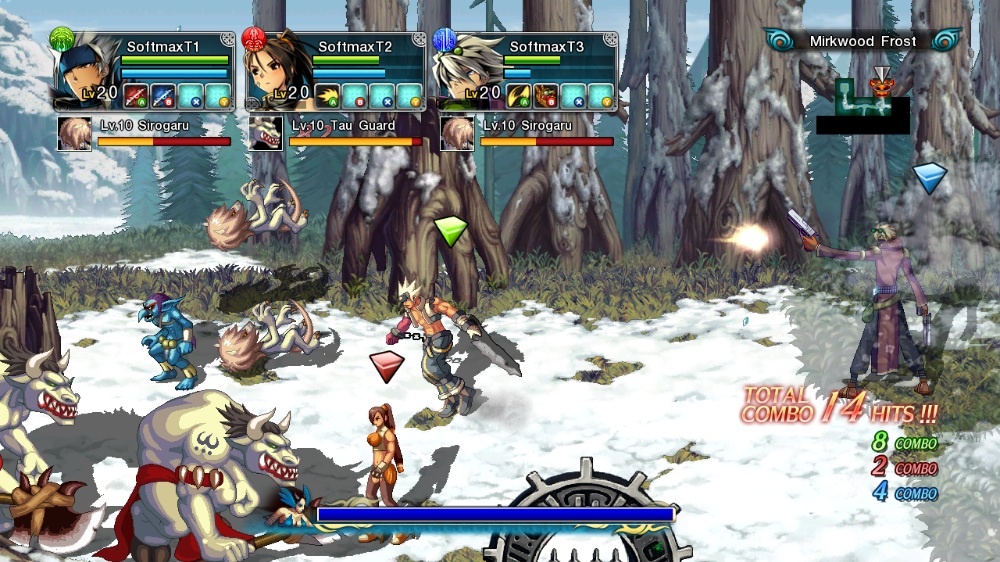Screen dimensions: 1000x562
Task: Open the Mirkwood Frost dungeon minimap
Action: point(862,105)
